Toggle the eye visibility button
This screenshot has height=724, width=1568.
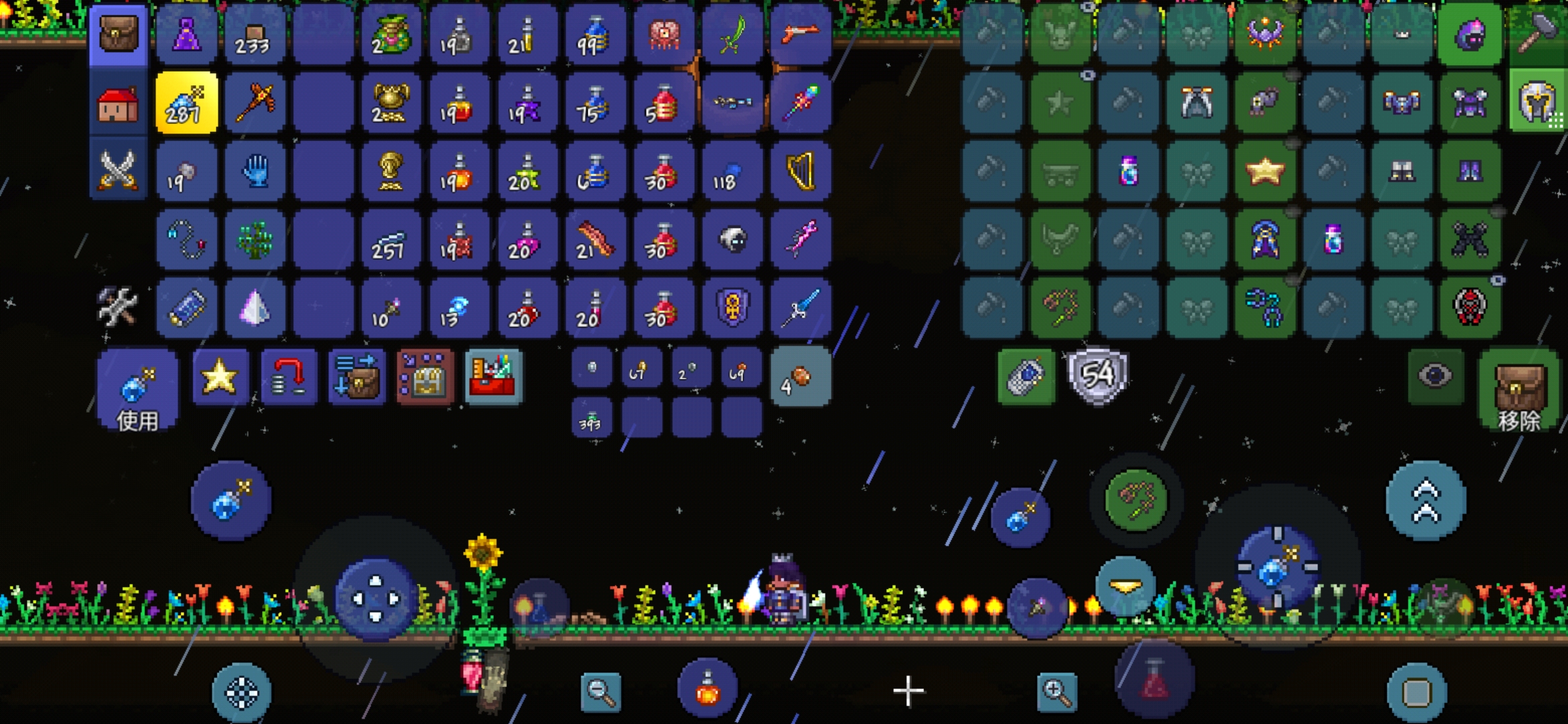1435,376
